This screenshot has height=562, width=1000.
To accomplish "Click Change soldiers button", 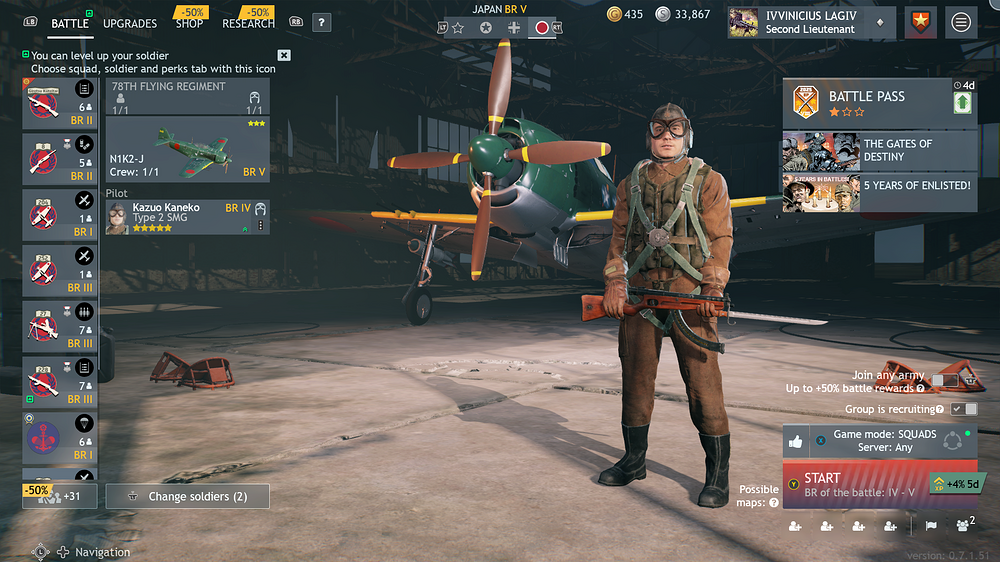I will tap(188, 496).
